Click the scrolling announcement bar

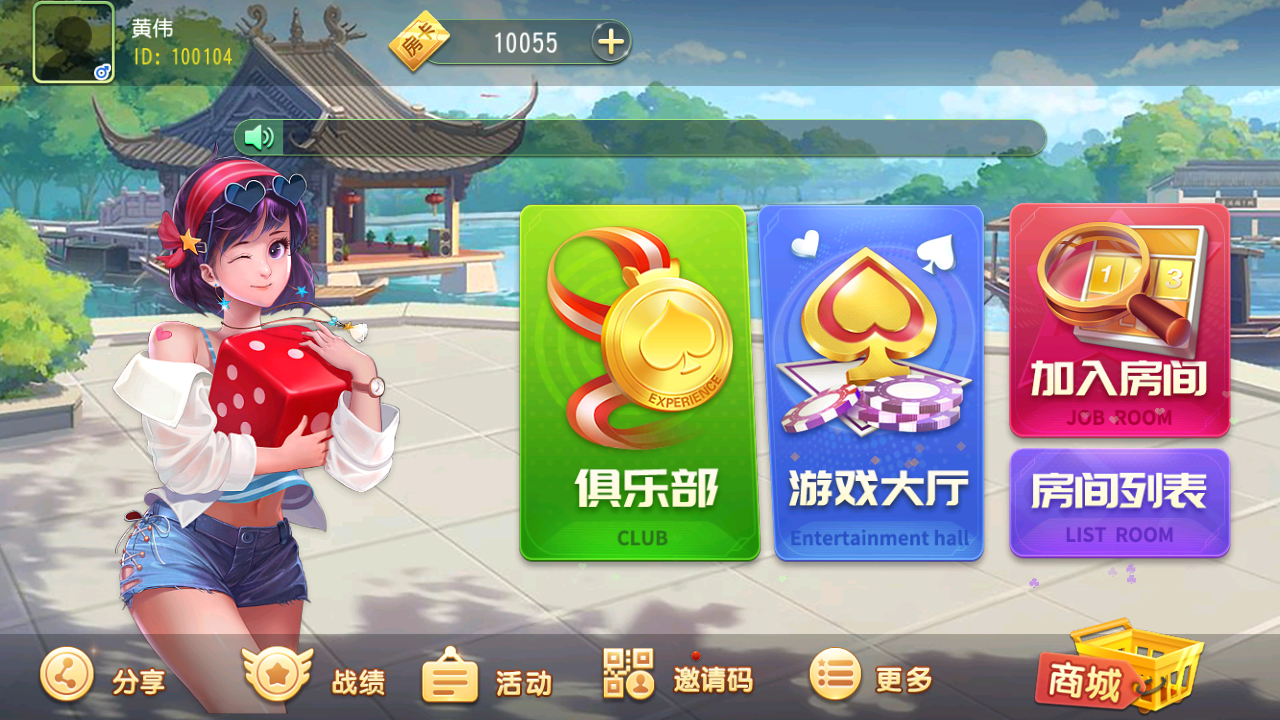click(x=660, y=136)
